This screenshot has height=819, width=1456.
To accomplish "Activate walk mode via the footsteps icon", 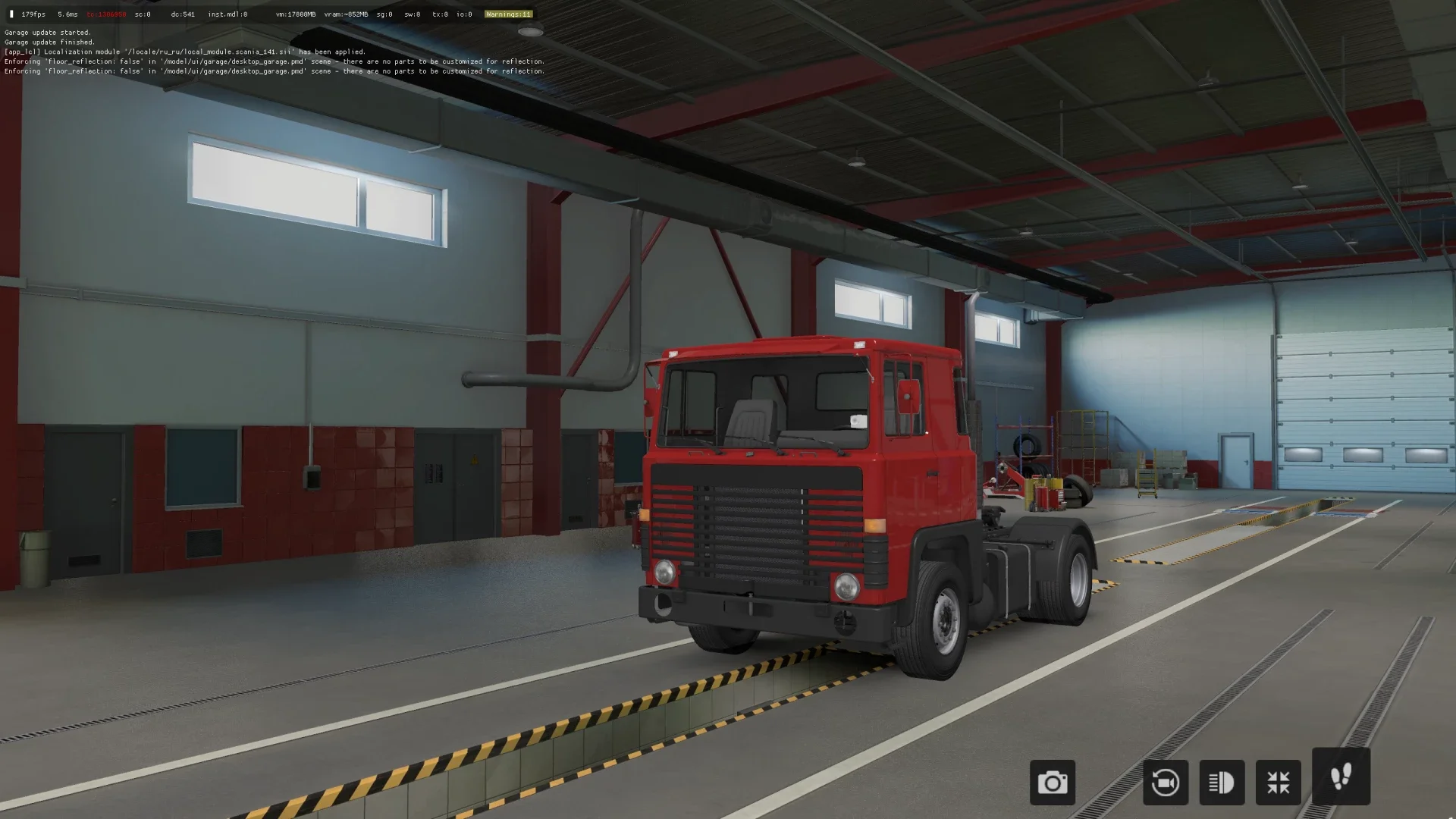I will [1341, 778].
